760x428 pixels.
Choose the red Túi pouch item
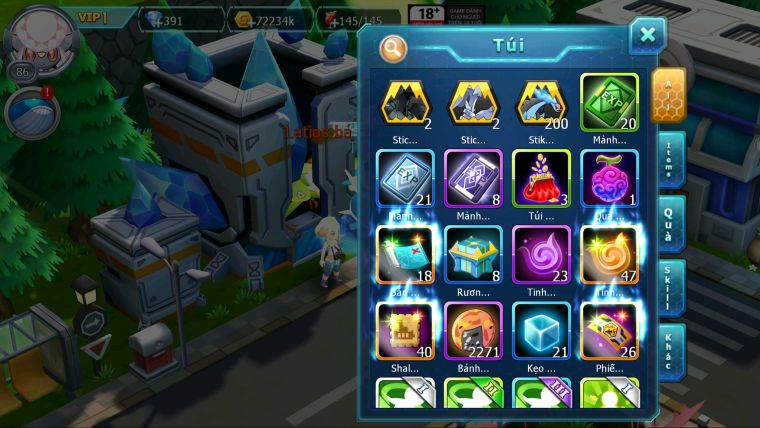point(541,178)
